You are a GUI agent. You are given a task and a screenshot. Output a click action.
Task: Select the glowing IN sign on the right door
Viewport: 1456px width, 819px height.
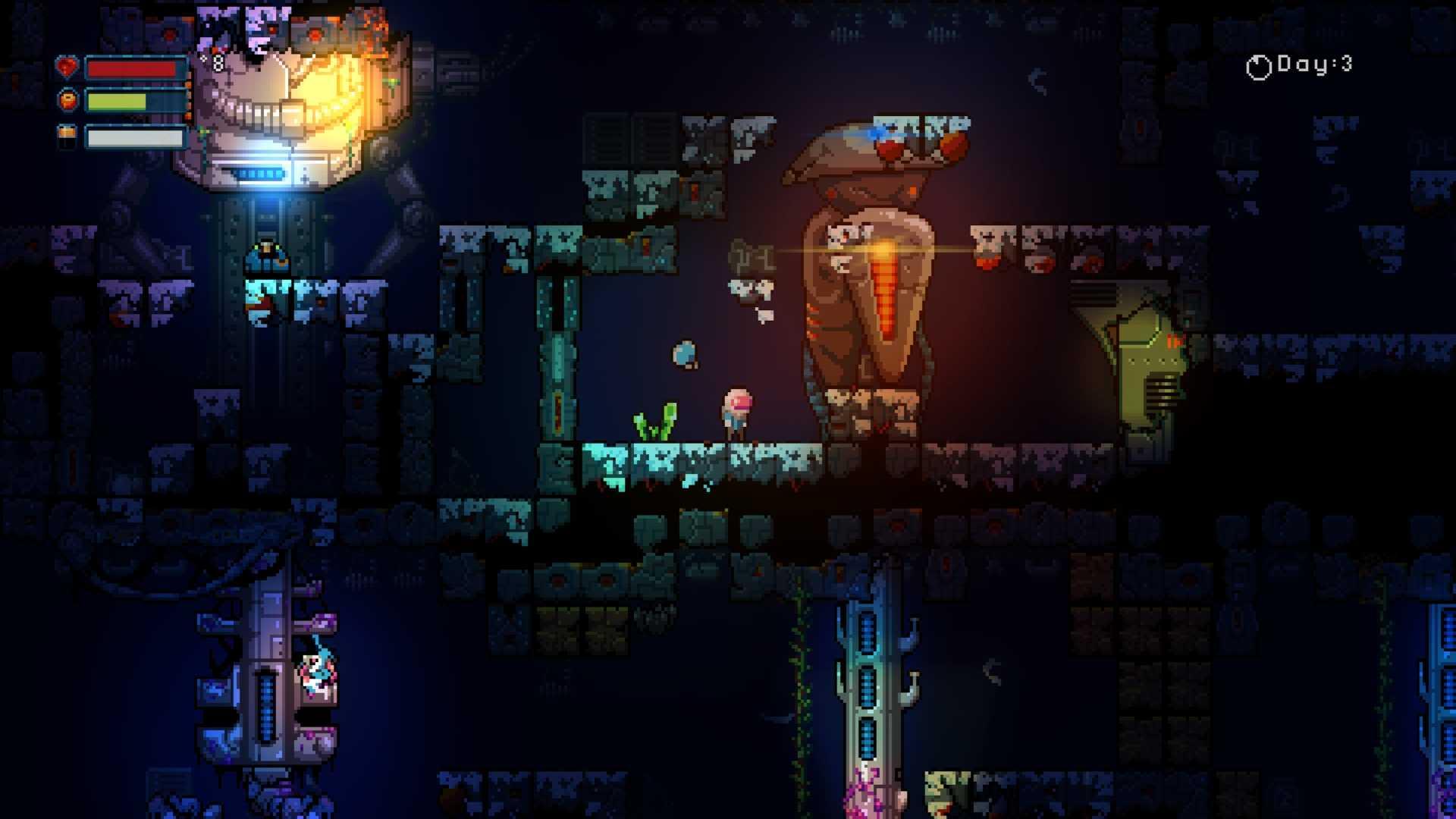point(1174,343)
